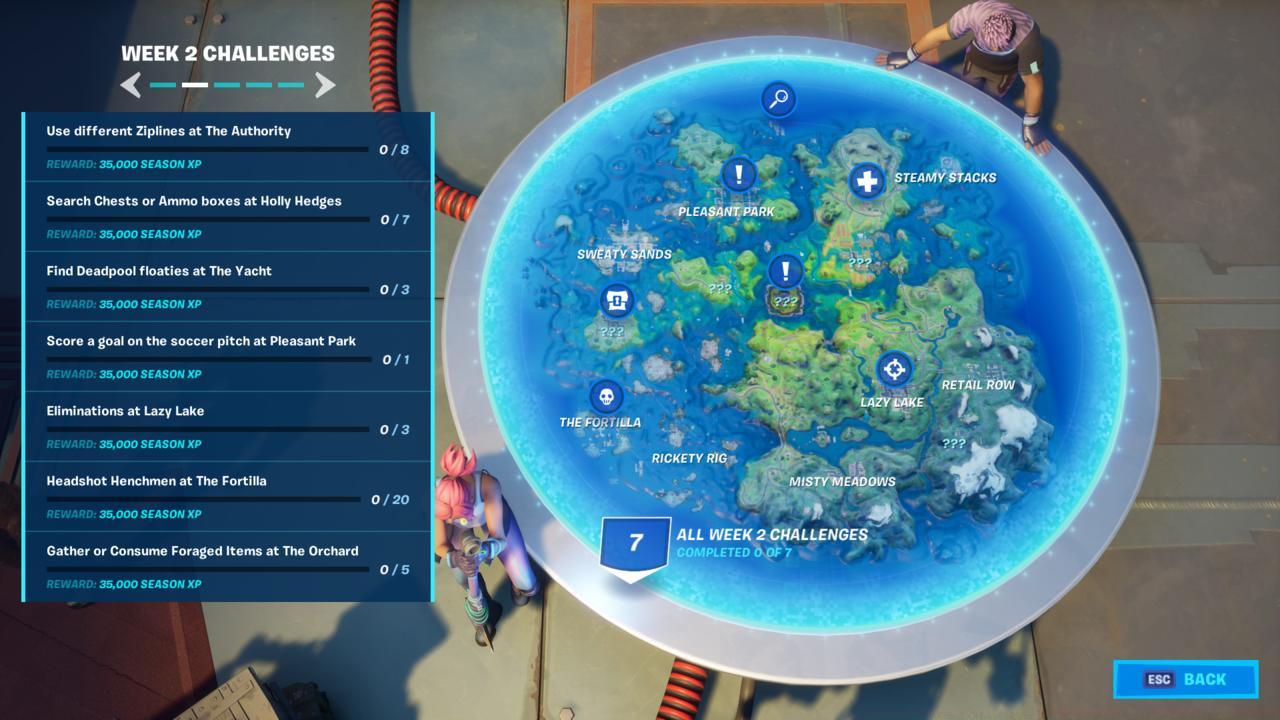Open the magnifying glass marker at the top of the map
The height and width of the screenshot is (720, 1280).
tap(779, 100)
